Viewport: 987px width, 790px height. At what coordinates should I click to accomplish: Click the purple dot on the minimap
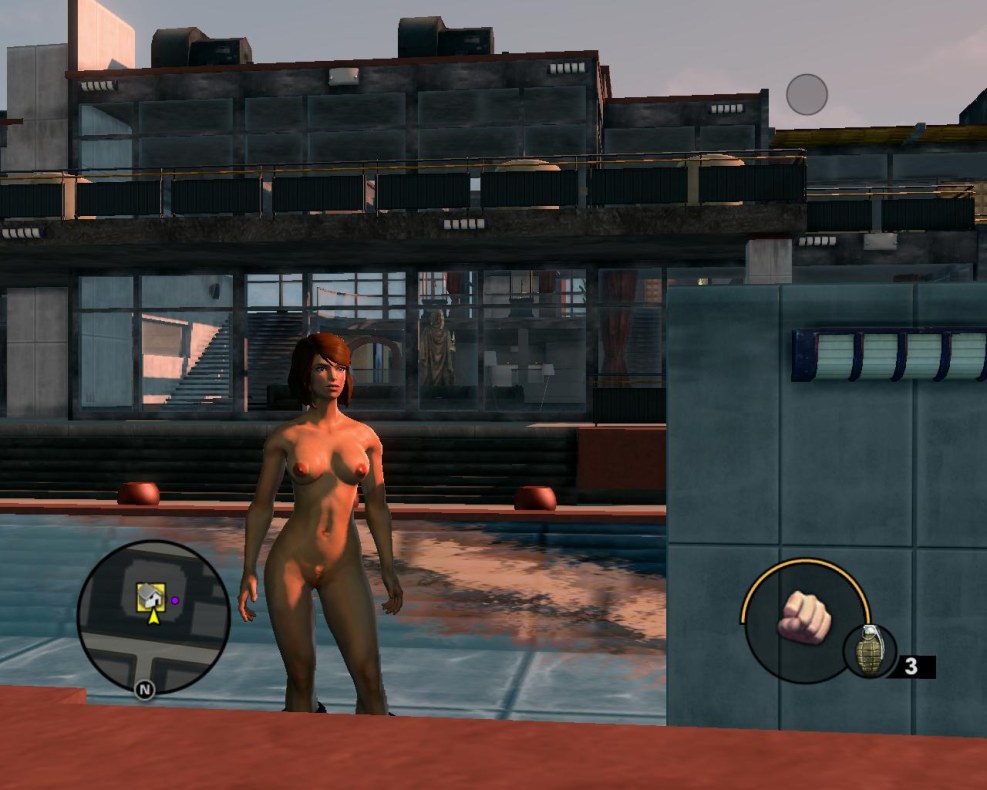point(174,600)
